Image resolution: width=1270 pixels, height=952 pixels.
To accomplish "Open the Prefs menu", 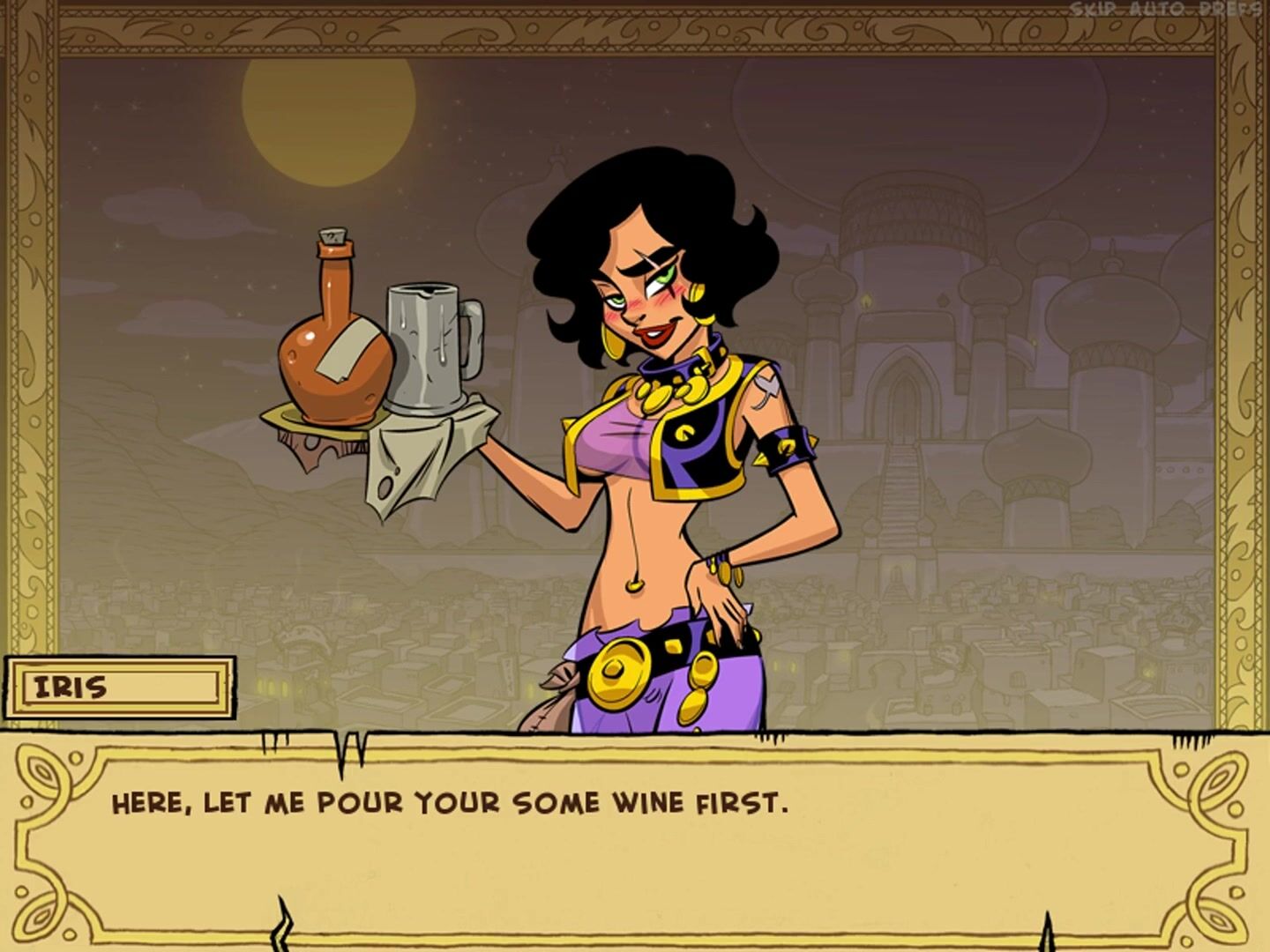I will [1229, 10].
